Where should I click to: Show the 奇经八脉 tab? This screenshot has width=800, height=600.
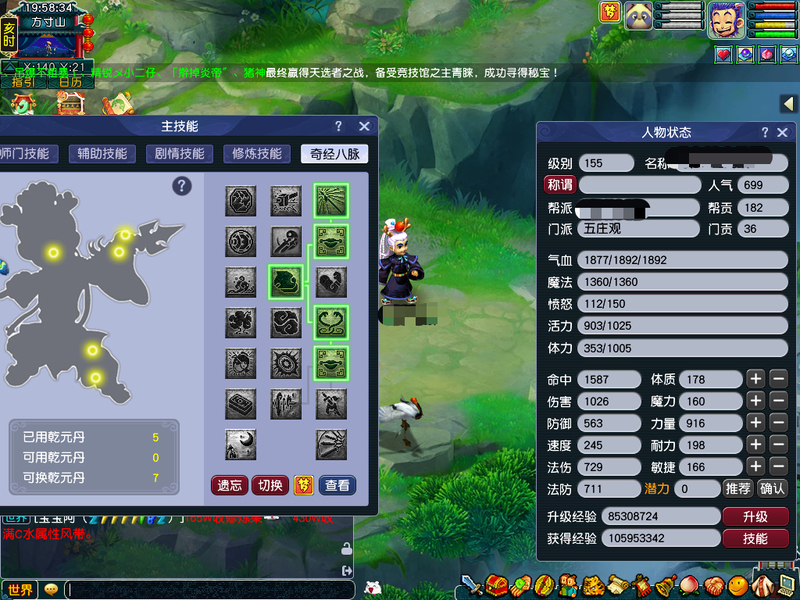pyautogui.click(x=334, y=154)
